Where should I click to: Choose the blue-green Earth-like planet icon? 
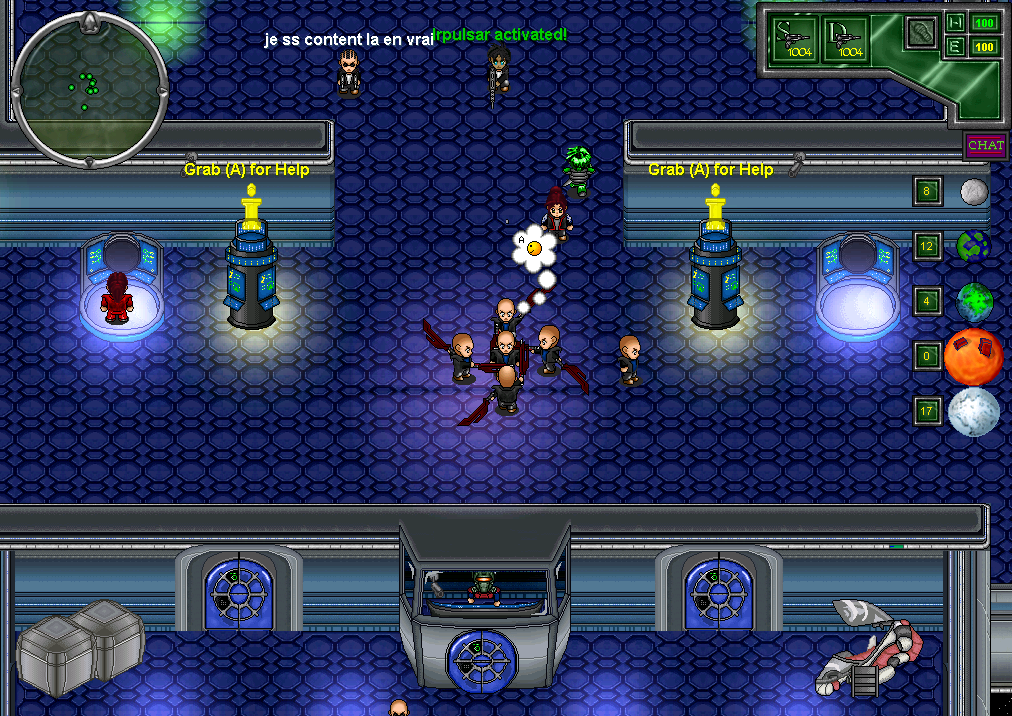[x=972, y=246]
